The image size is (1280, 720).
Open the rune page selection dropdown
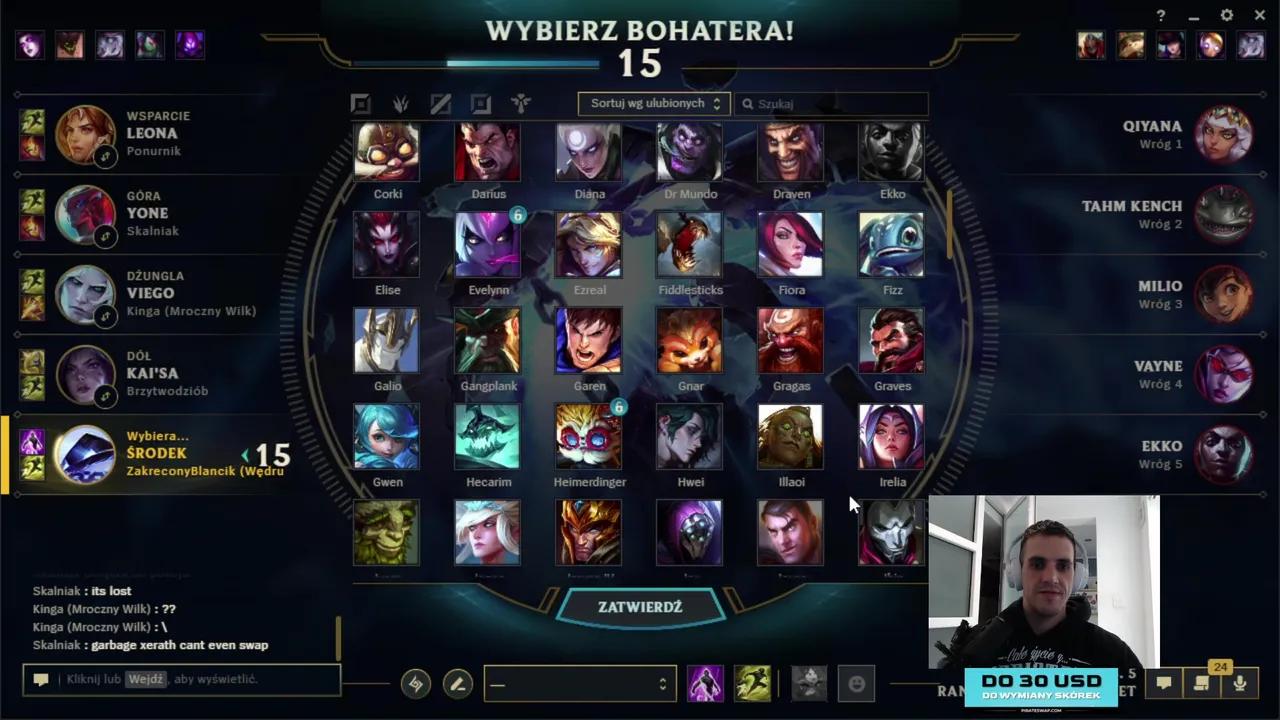point(580,683)
